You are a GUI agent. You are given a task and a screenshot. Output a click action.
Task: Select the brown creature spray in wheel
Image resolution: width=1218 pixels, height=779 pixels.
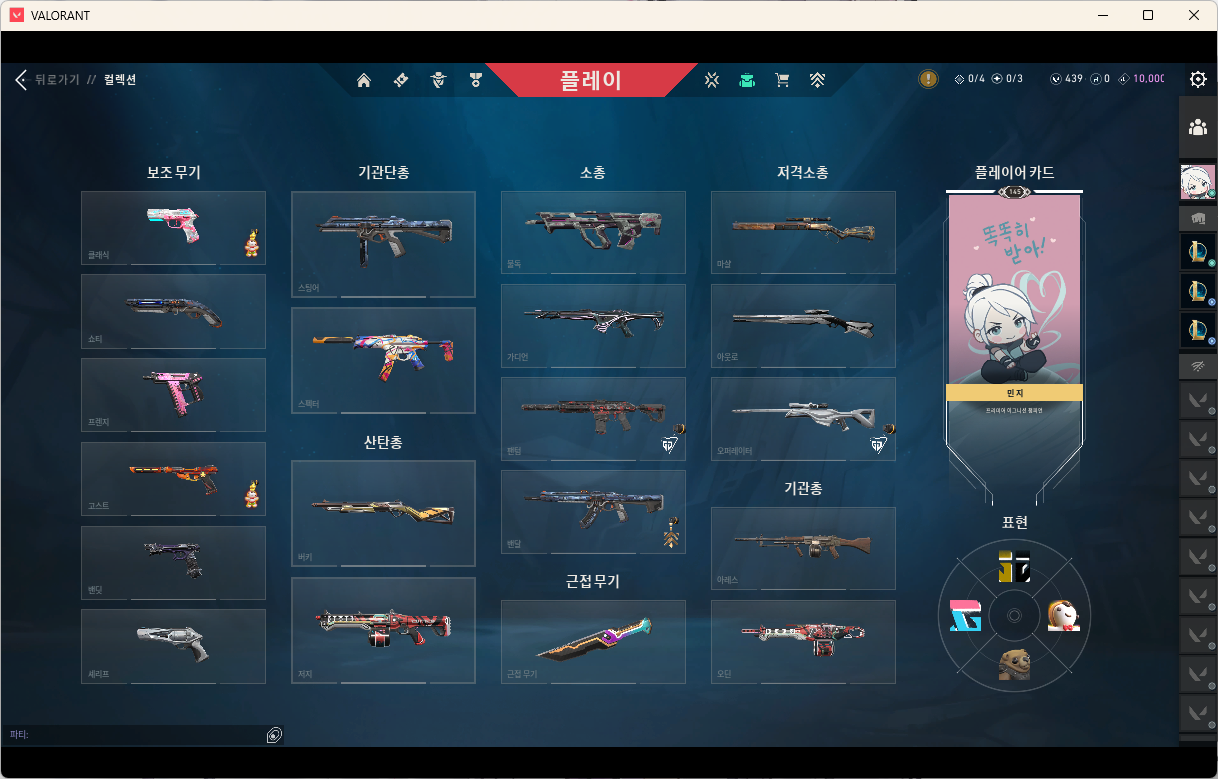[x=1014, y=664]
